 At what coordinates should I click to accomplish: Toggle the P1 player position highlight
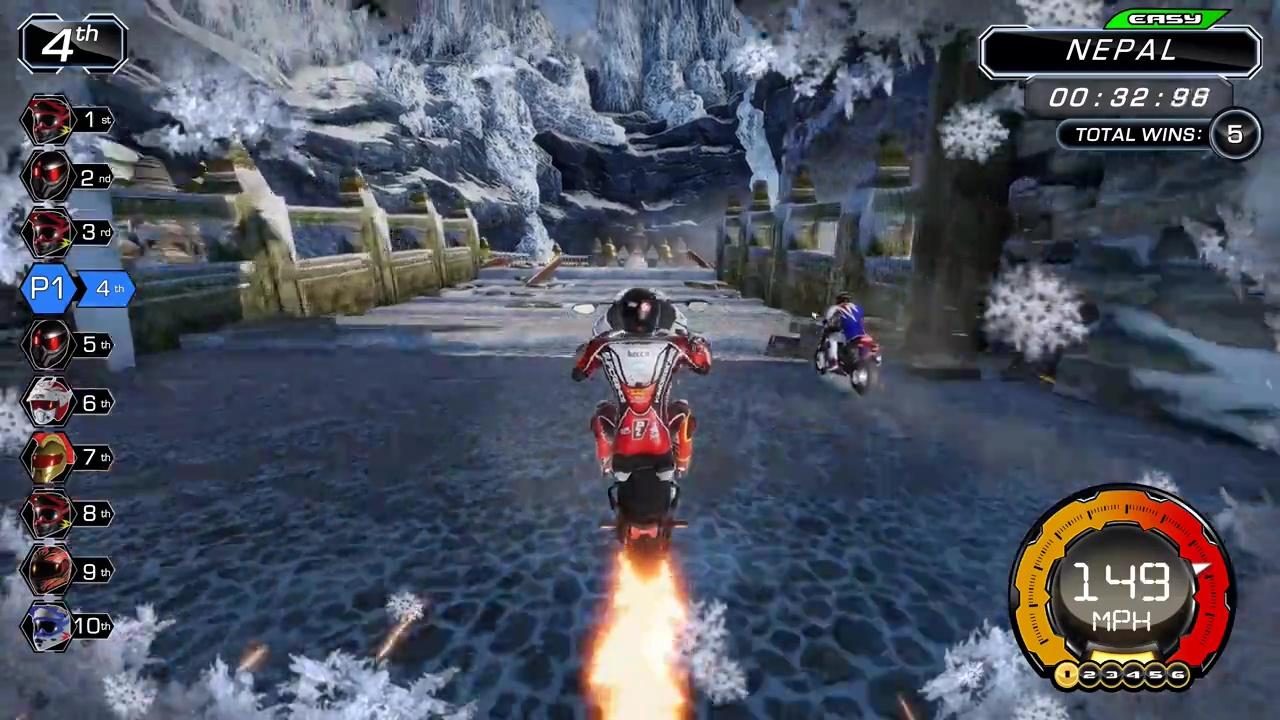click(x=48, y=288)
